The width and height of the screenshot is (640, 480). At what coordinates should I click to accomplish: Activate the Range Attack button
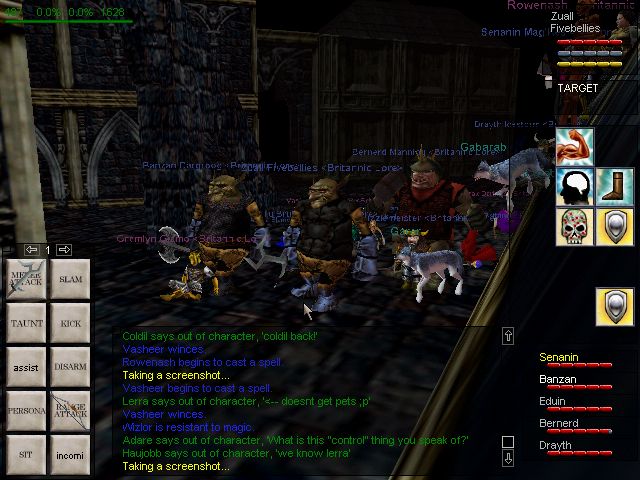pyautogui.click(x=70, y=411)
